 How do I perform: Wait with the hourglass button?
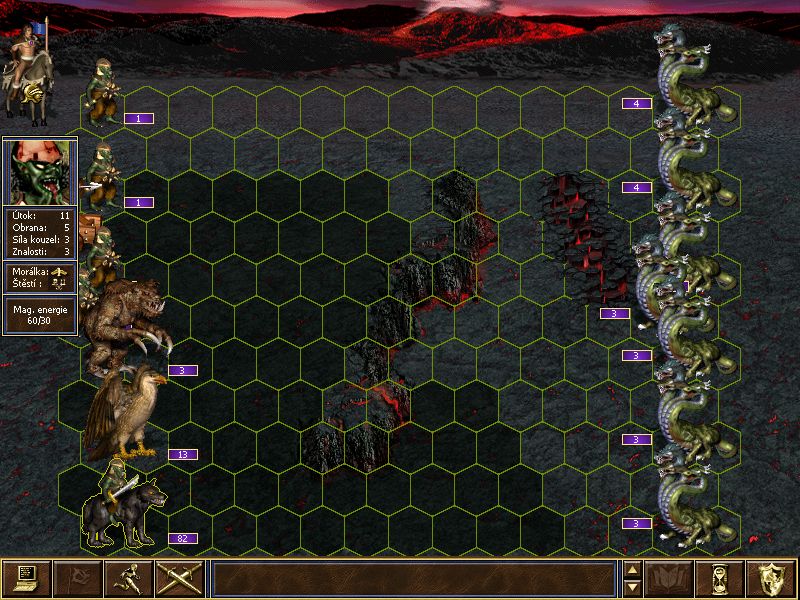(720, 579)
